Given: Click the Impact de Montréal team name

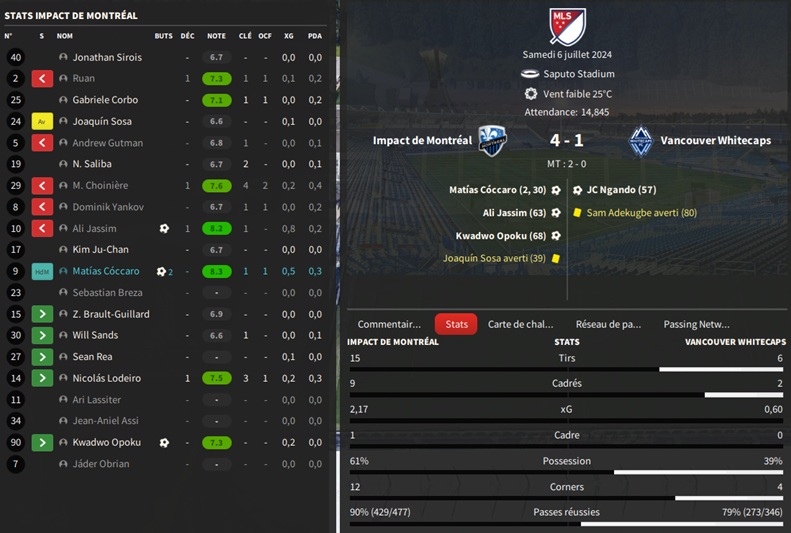Looking at the screenshot, I should (x=422, y=141).
